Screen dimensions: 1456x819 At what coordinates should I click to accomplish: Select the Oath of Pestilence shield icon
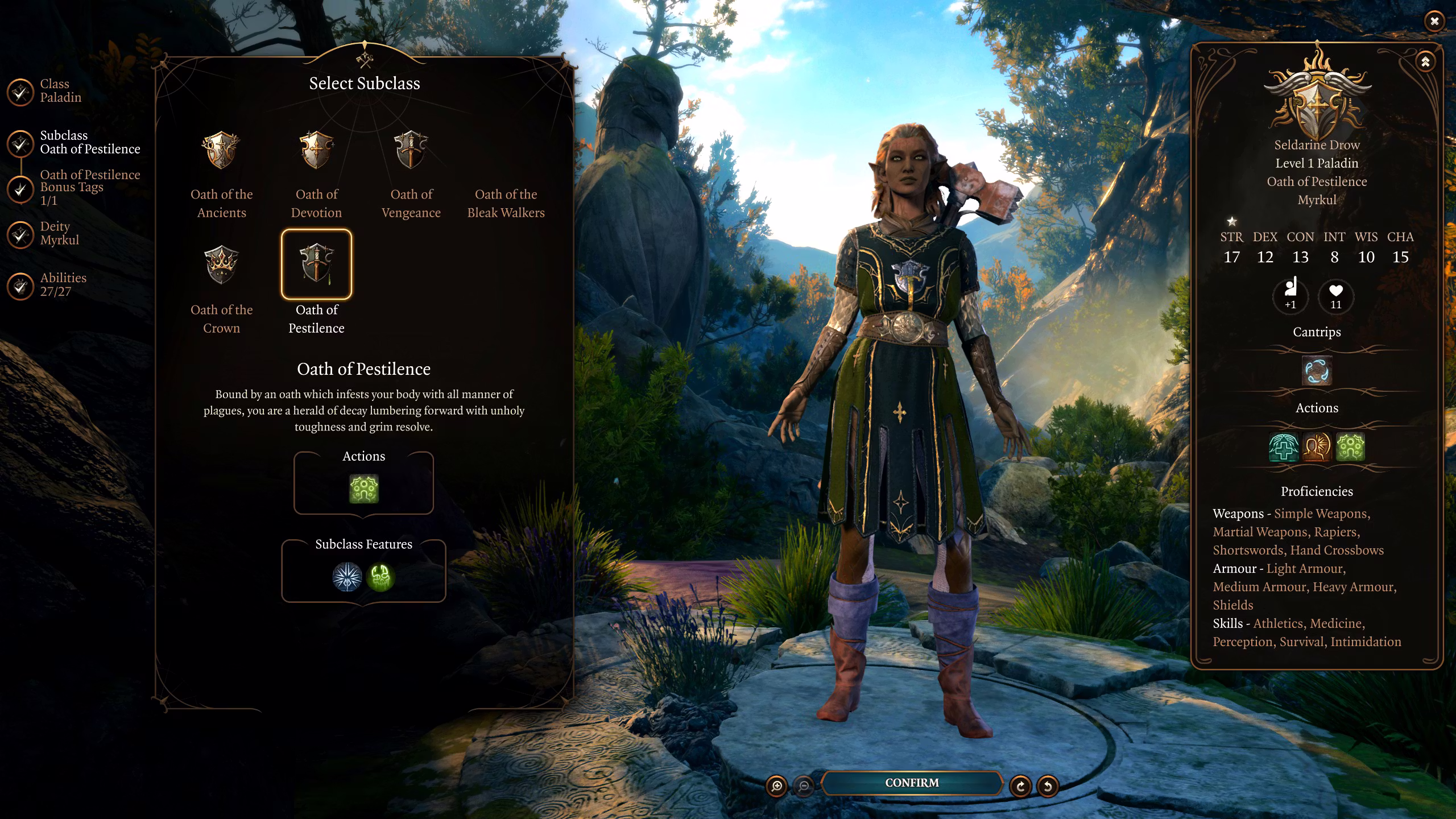coord(316,264)
